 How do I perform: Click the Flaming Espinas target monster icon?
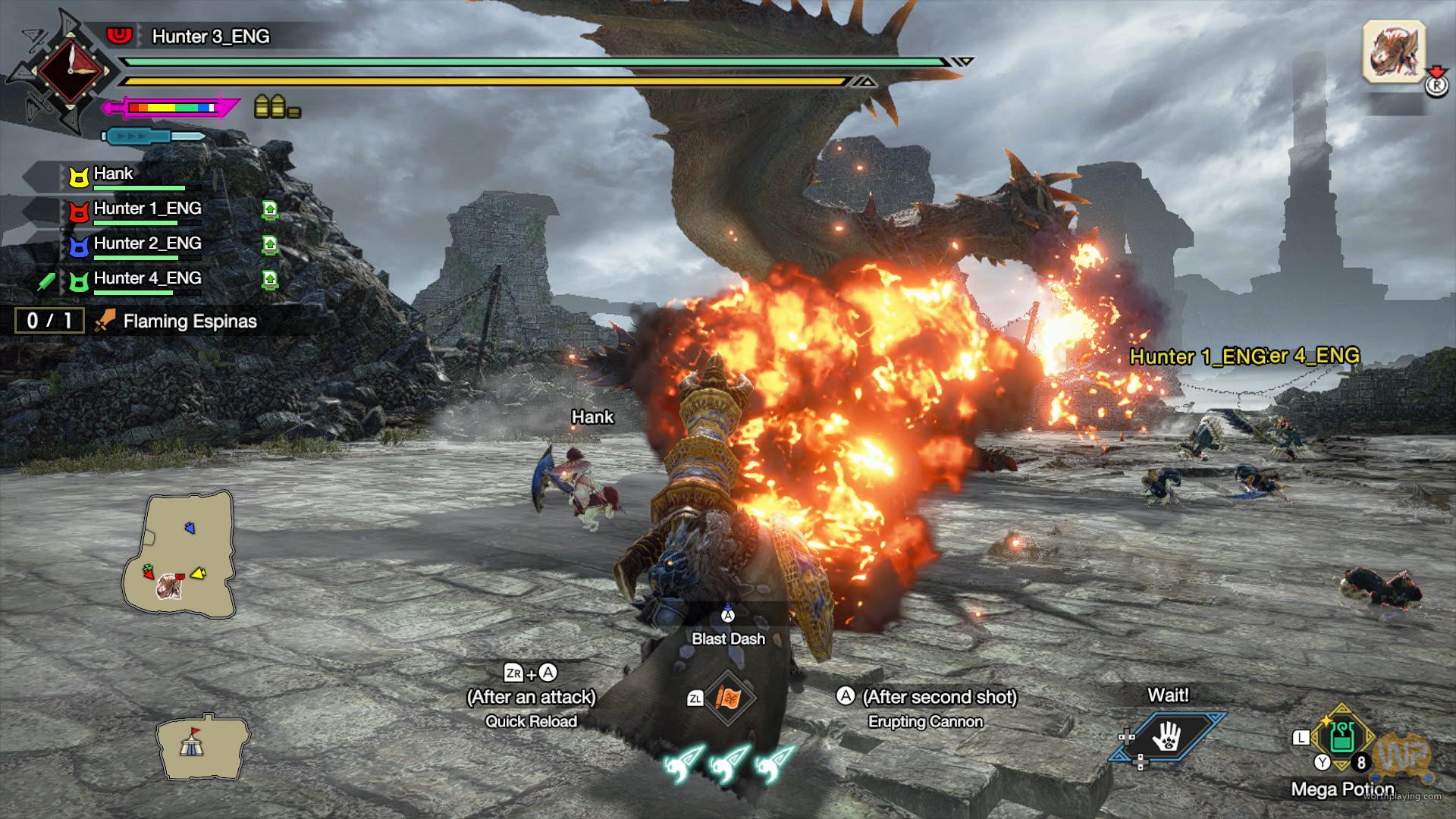1394,52
